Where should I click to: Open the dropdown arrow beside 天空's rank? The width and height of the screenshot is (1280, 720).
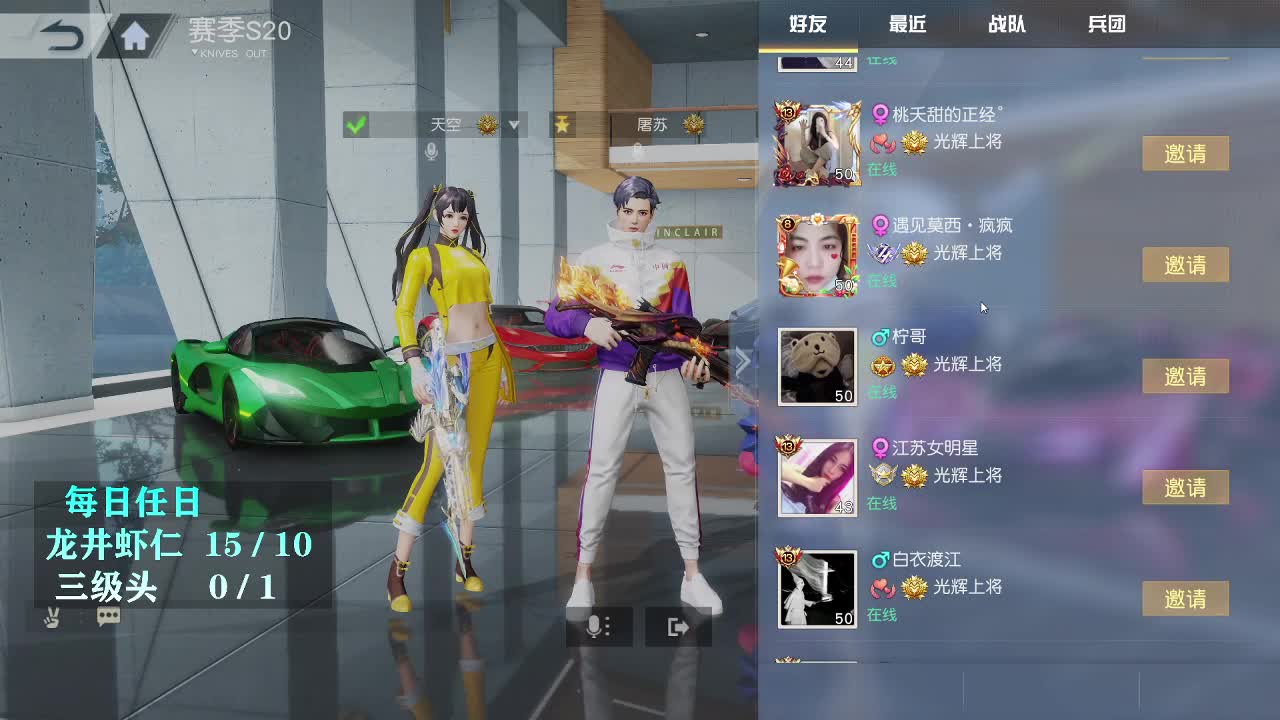(513, 126)
